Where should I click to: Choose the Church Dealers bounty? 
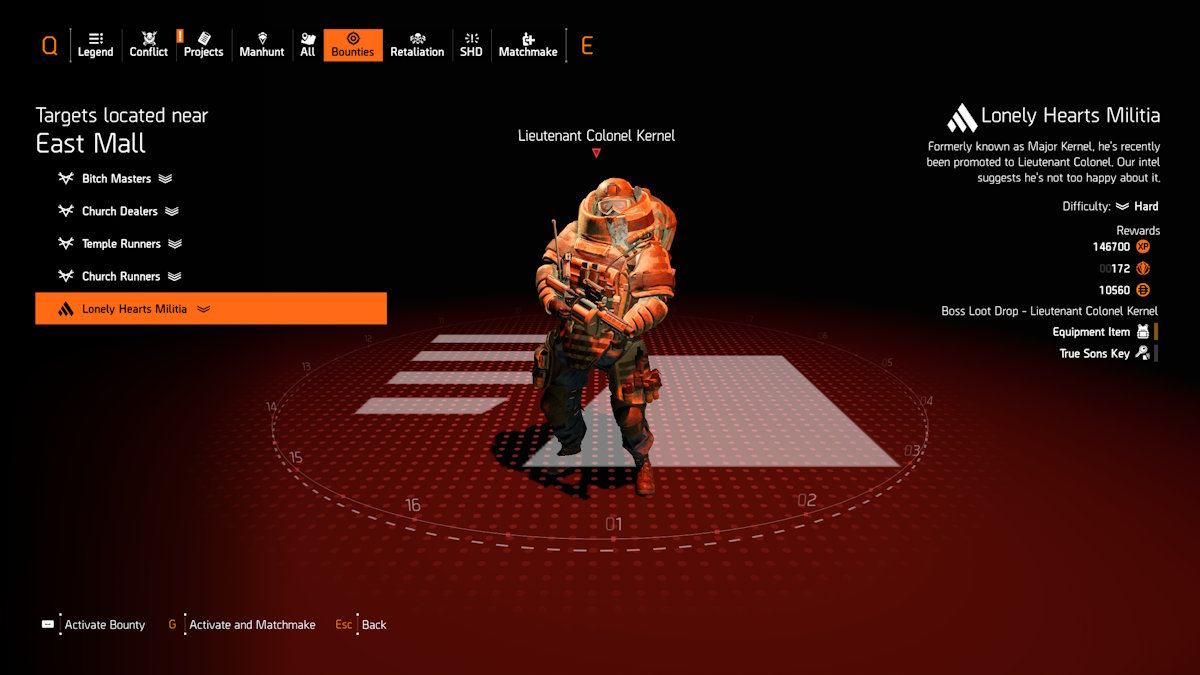point(120,211)
